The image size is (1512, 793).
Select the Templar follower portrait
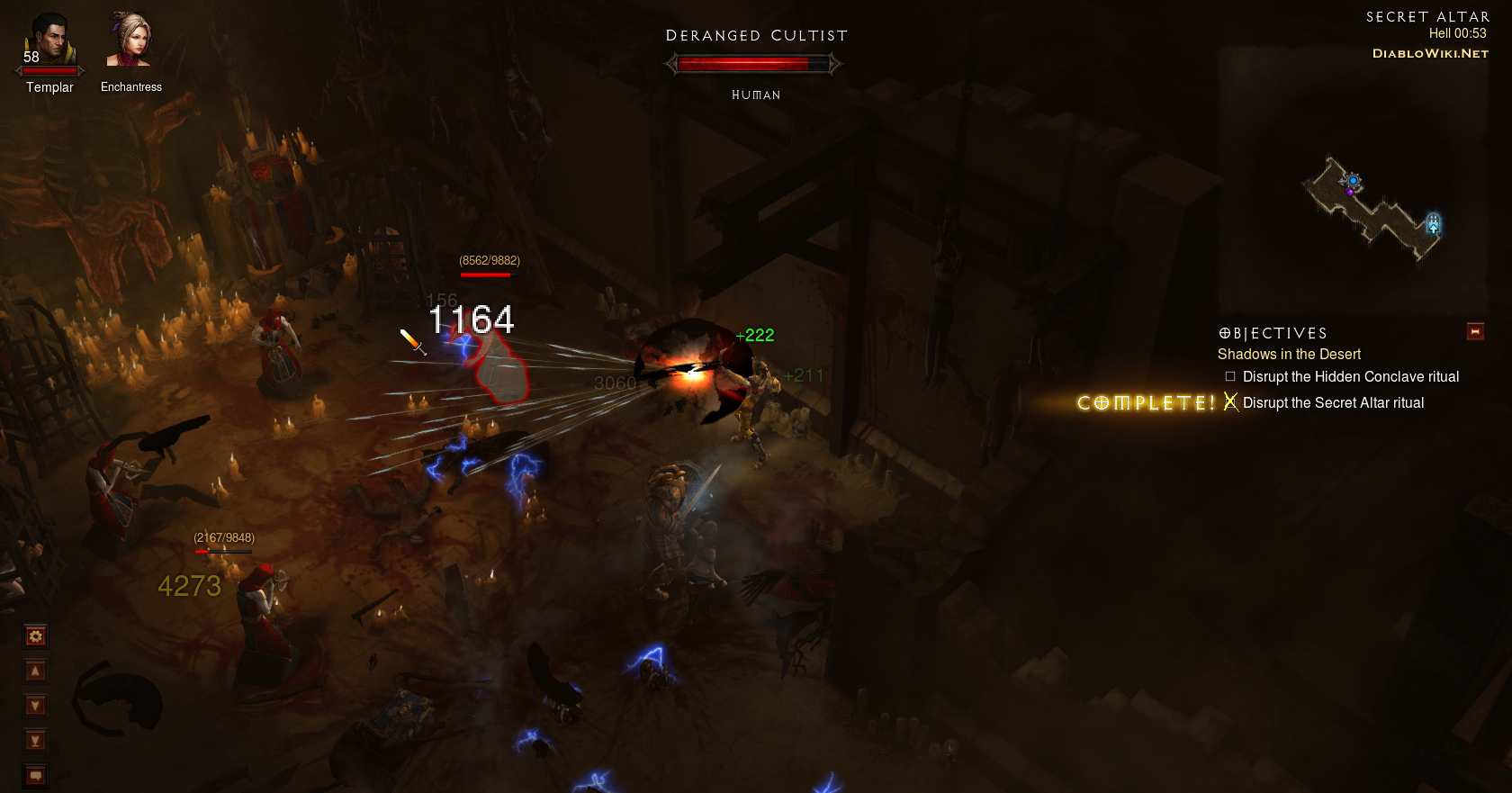[x=49, y=41]
